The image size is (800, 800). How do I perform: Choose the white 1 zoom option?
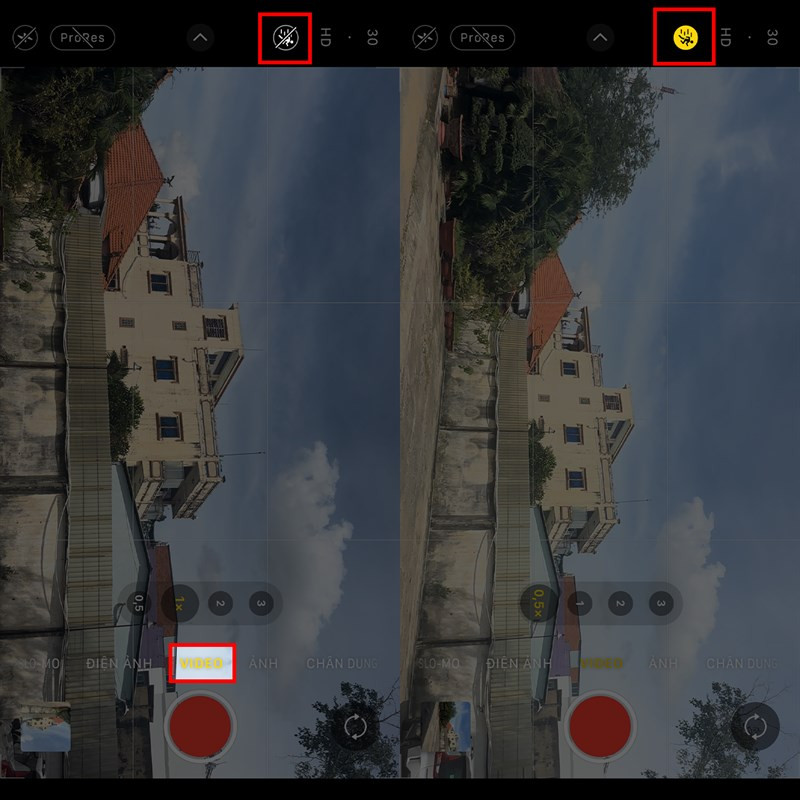(x=580, y=604)
